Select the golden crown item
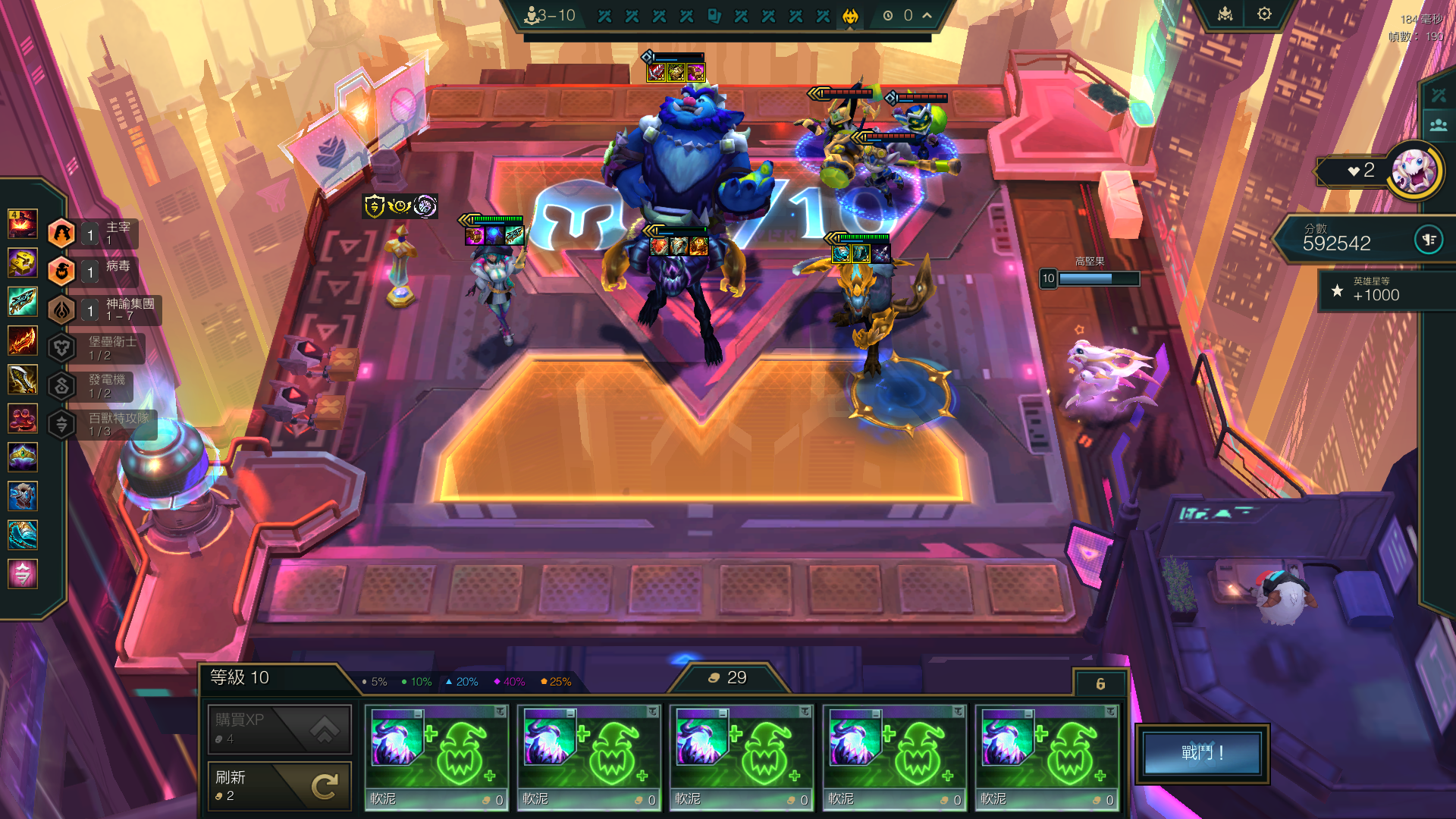 (23, 457)
